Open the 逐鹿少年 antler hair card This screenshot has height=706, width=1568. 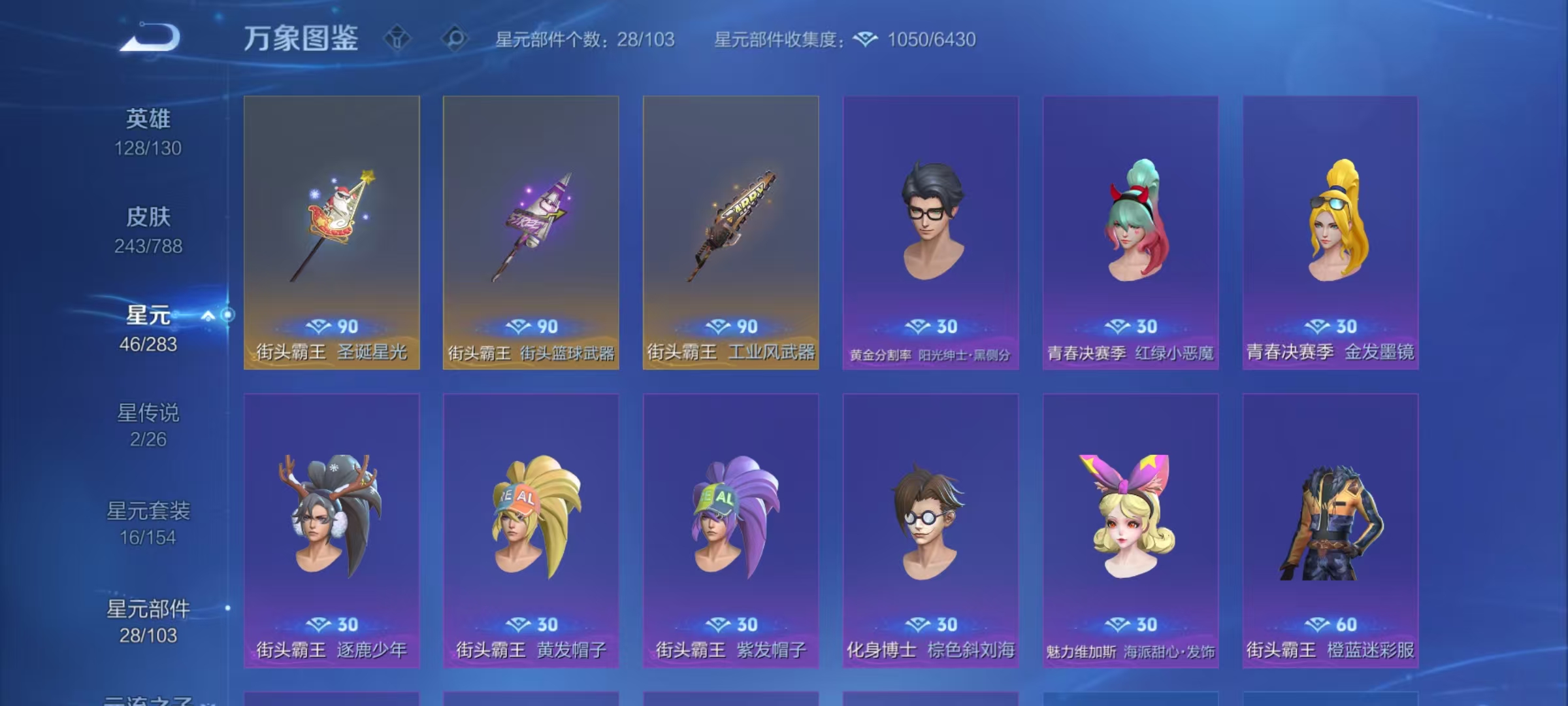(x=332, y=530)
